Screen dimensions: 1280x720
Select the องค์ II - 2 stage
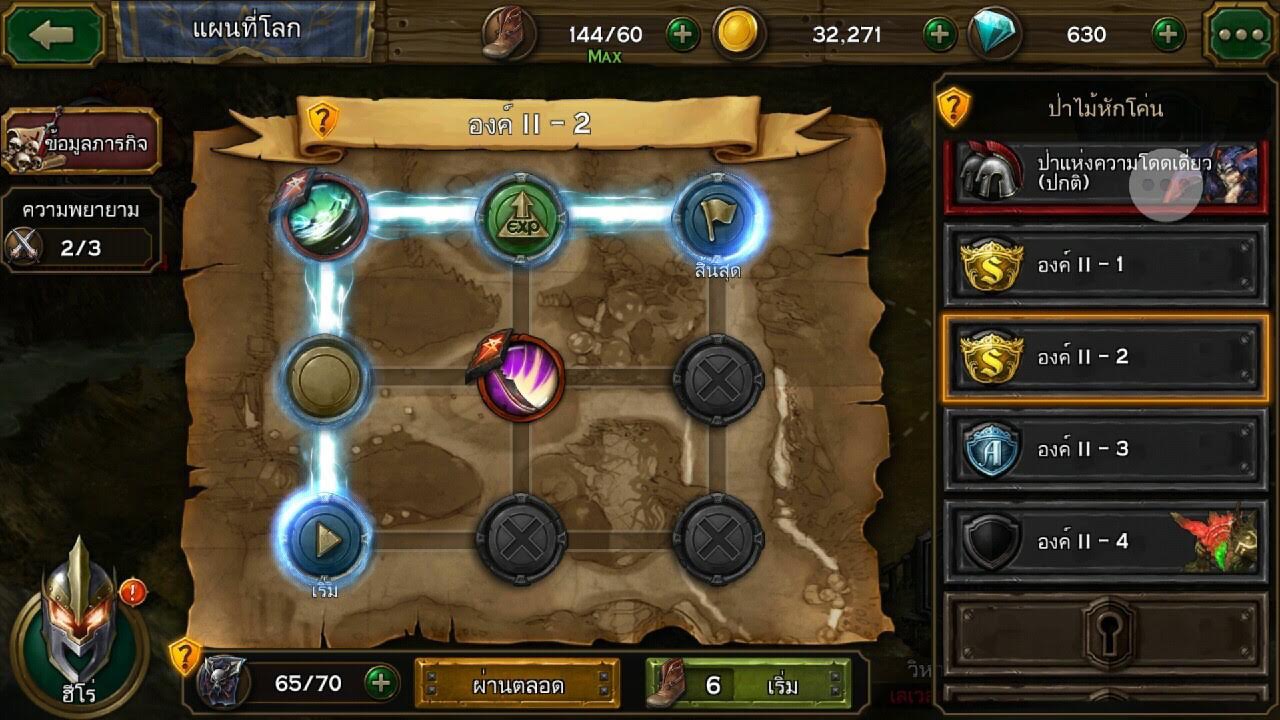coord(1104,357)
